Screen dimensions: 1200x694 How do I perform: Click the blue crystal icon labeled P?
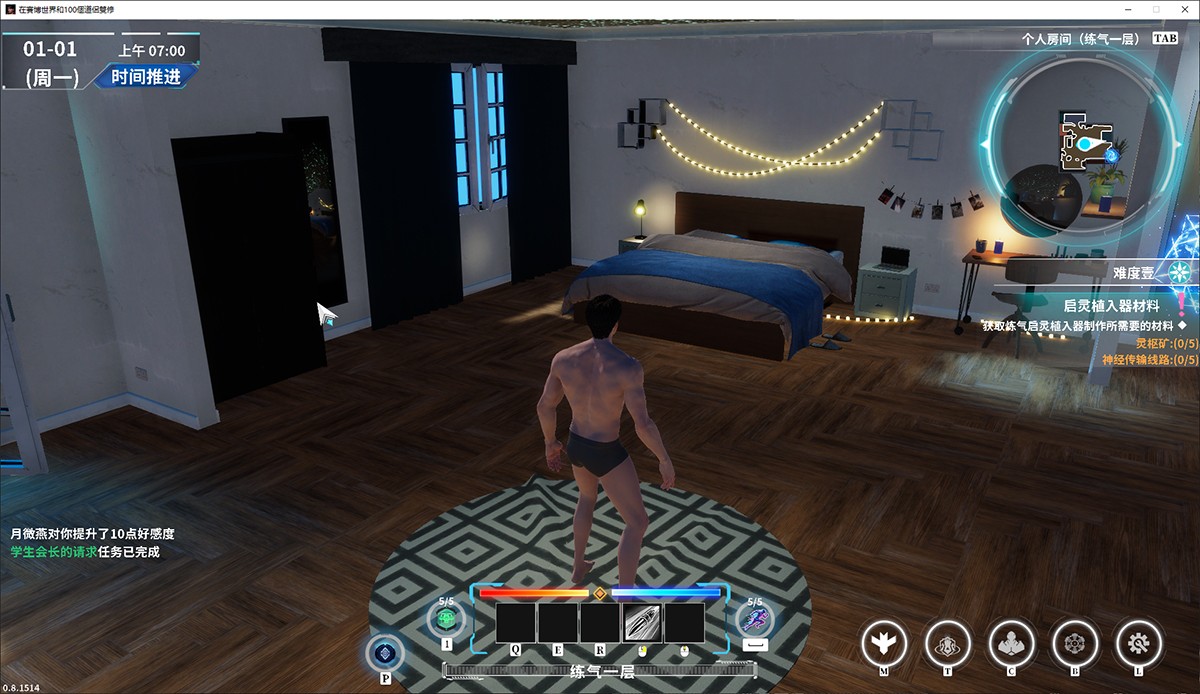385,653
